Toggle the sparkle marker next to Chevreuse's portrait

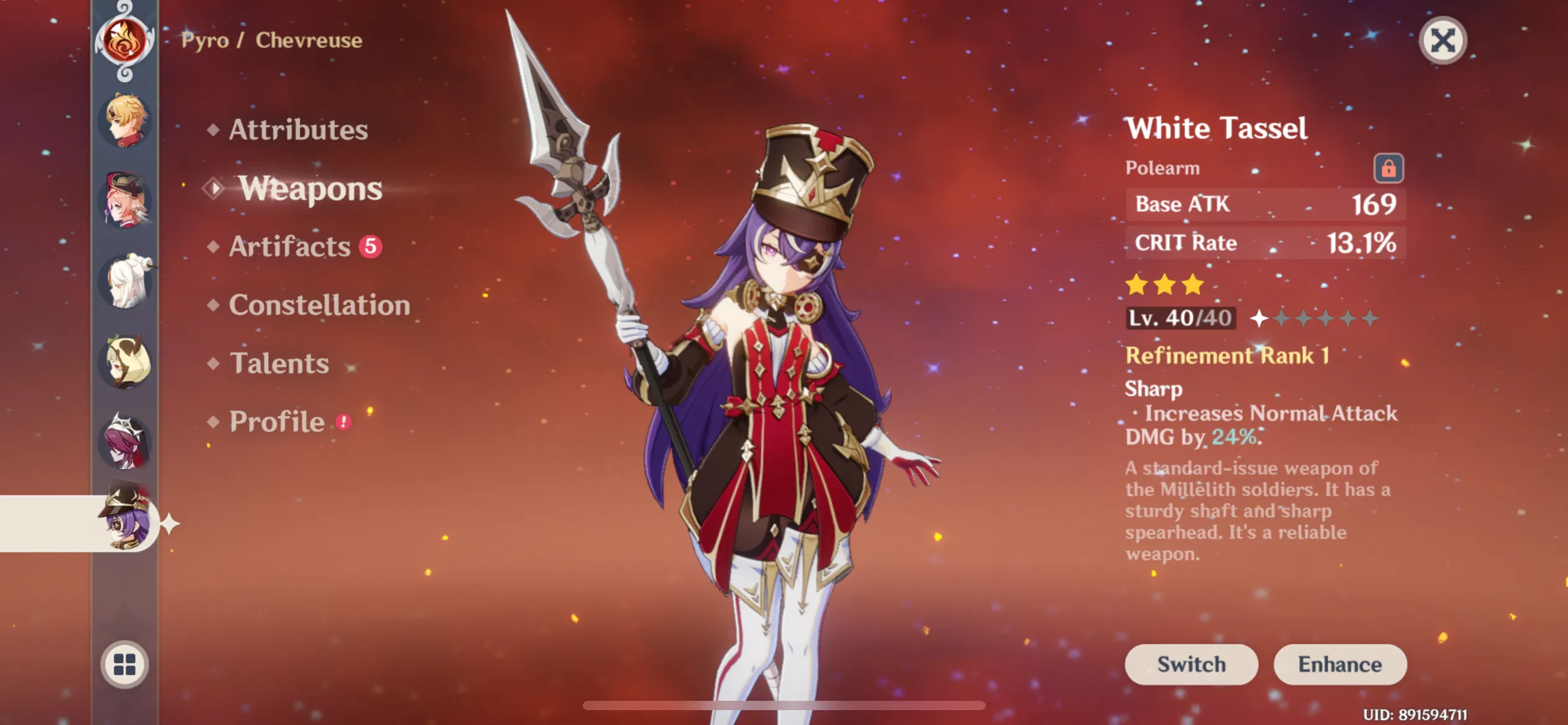168,522
